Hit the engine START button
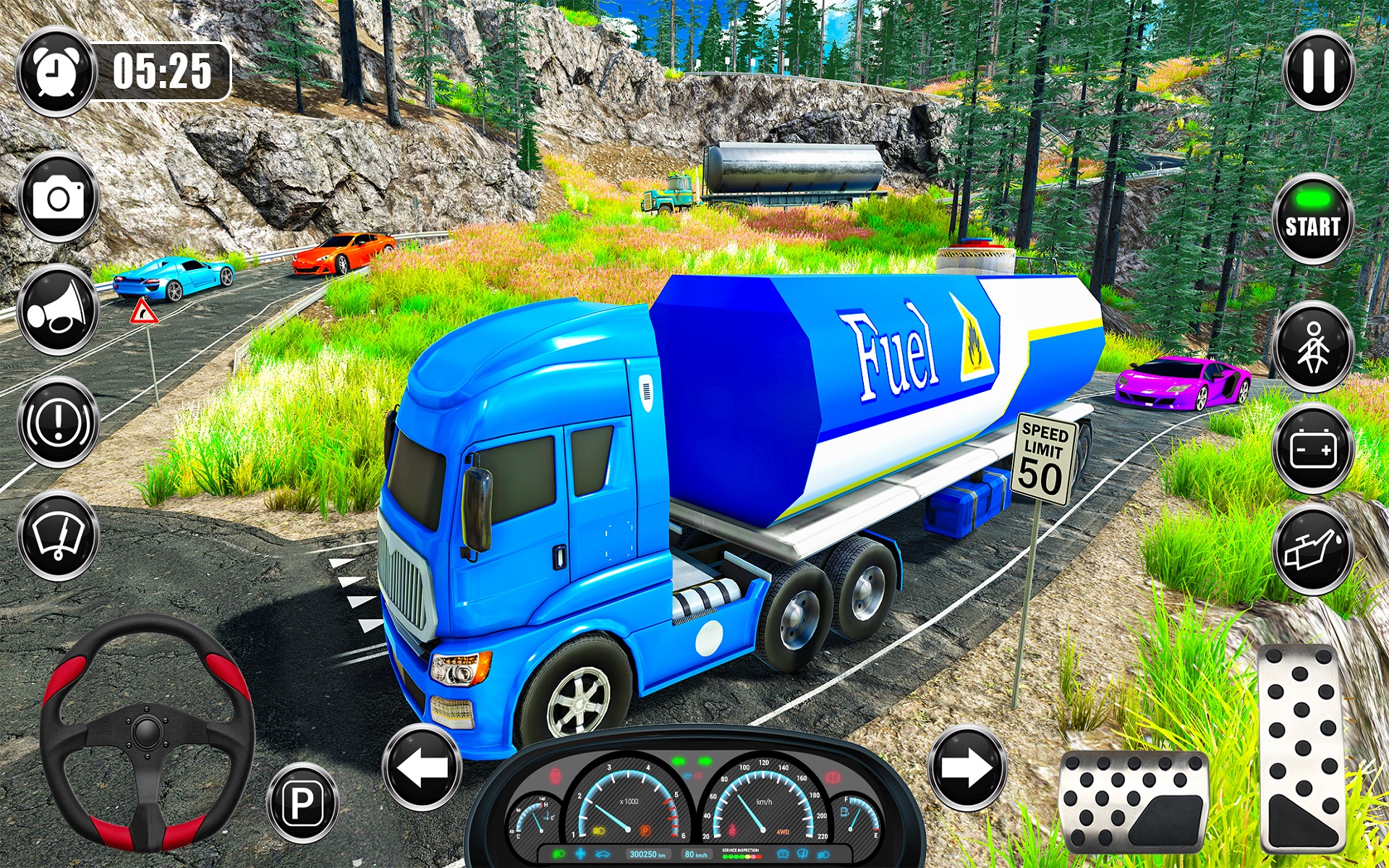This screenshot has height=868, width=1389. coord(1312,219)
